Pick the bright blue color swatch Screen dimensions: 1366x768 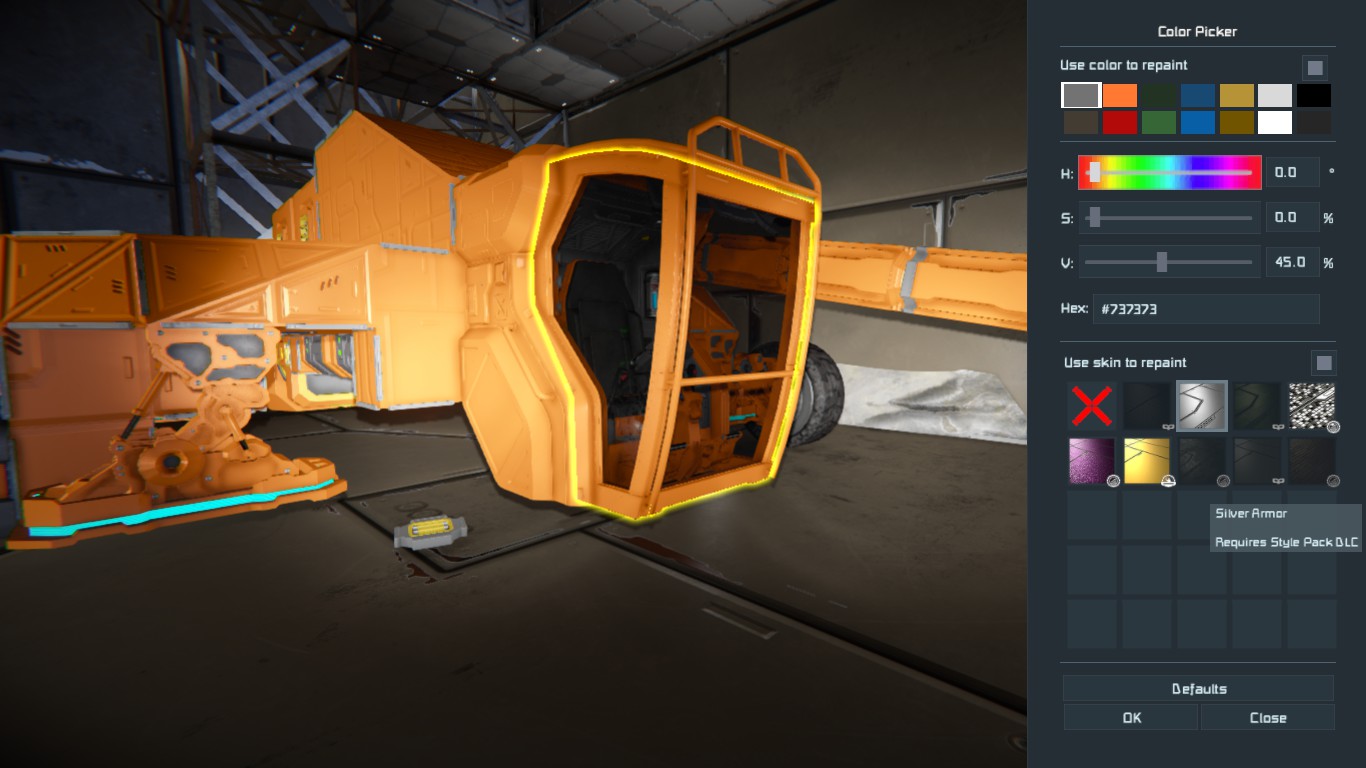coord(1198,123)
